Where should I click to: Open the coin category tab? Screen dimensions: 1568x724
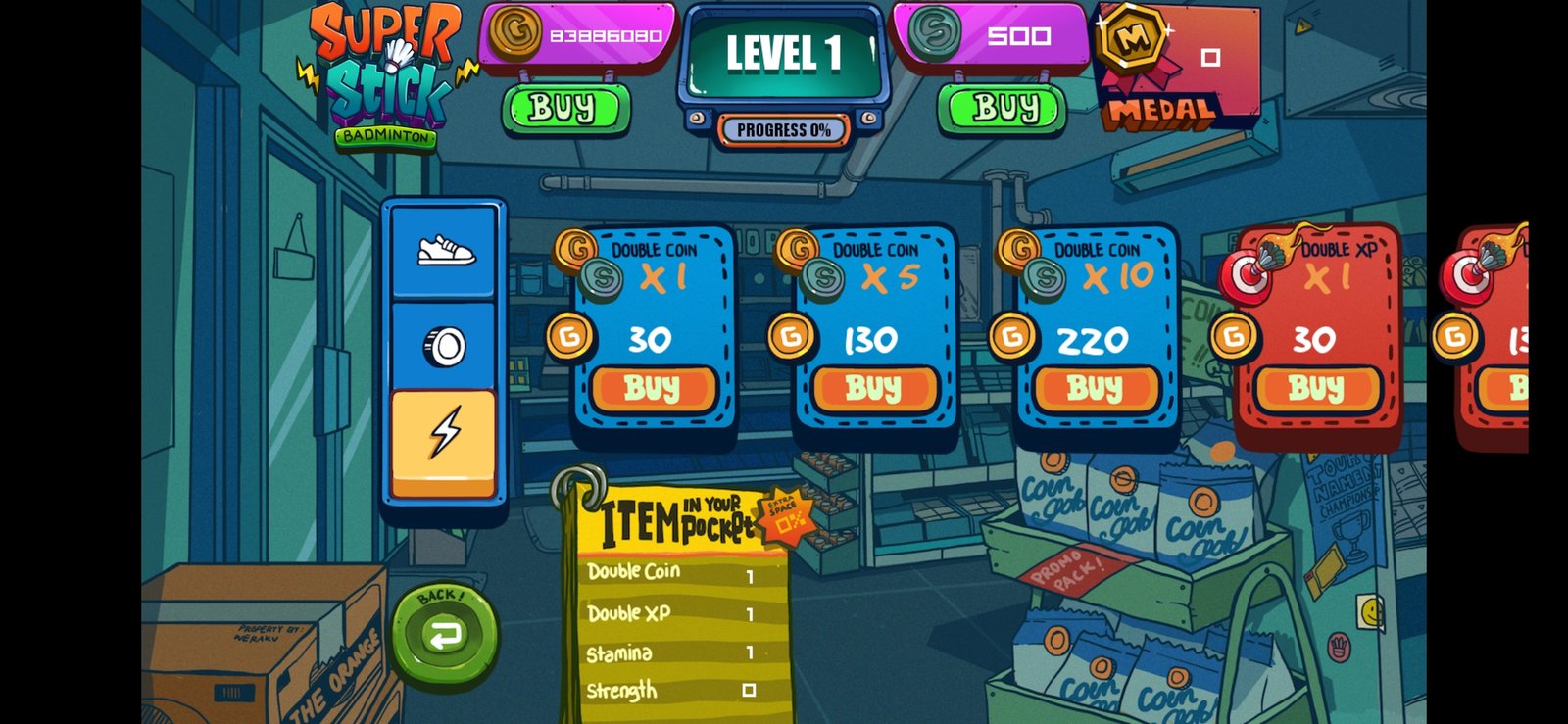pyautogui.click(x=444, y=346)
